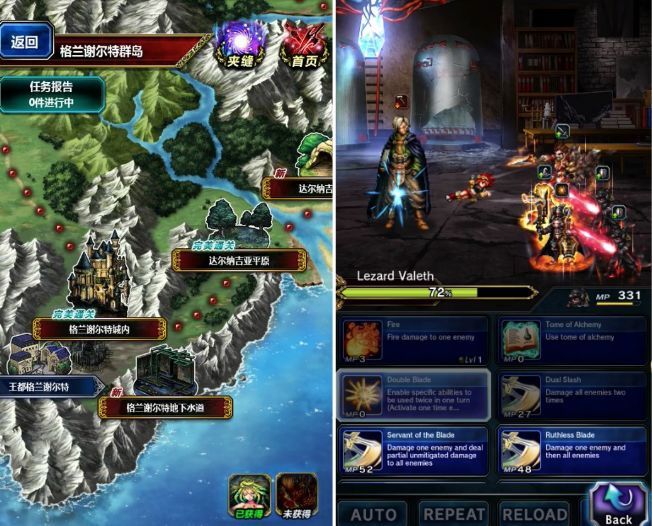
Task: Click the REPEAT actions button
Action: [453, 514]
